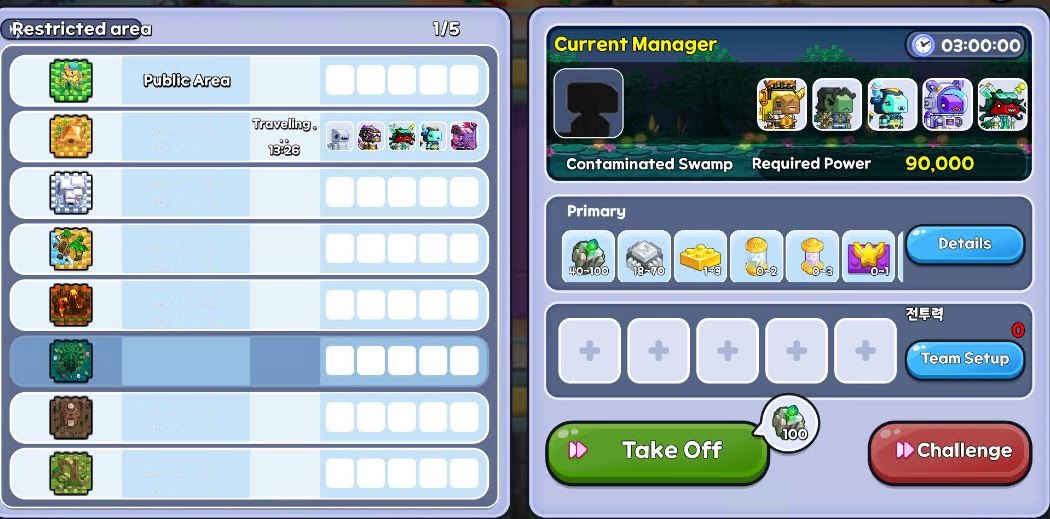This screenshot has height=519, width=1050.
Task: Open the Team Setup screen
Action: (964, 359)
